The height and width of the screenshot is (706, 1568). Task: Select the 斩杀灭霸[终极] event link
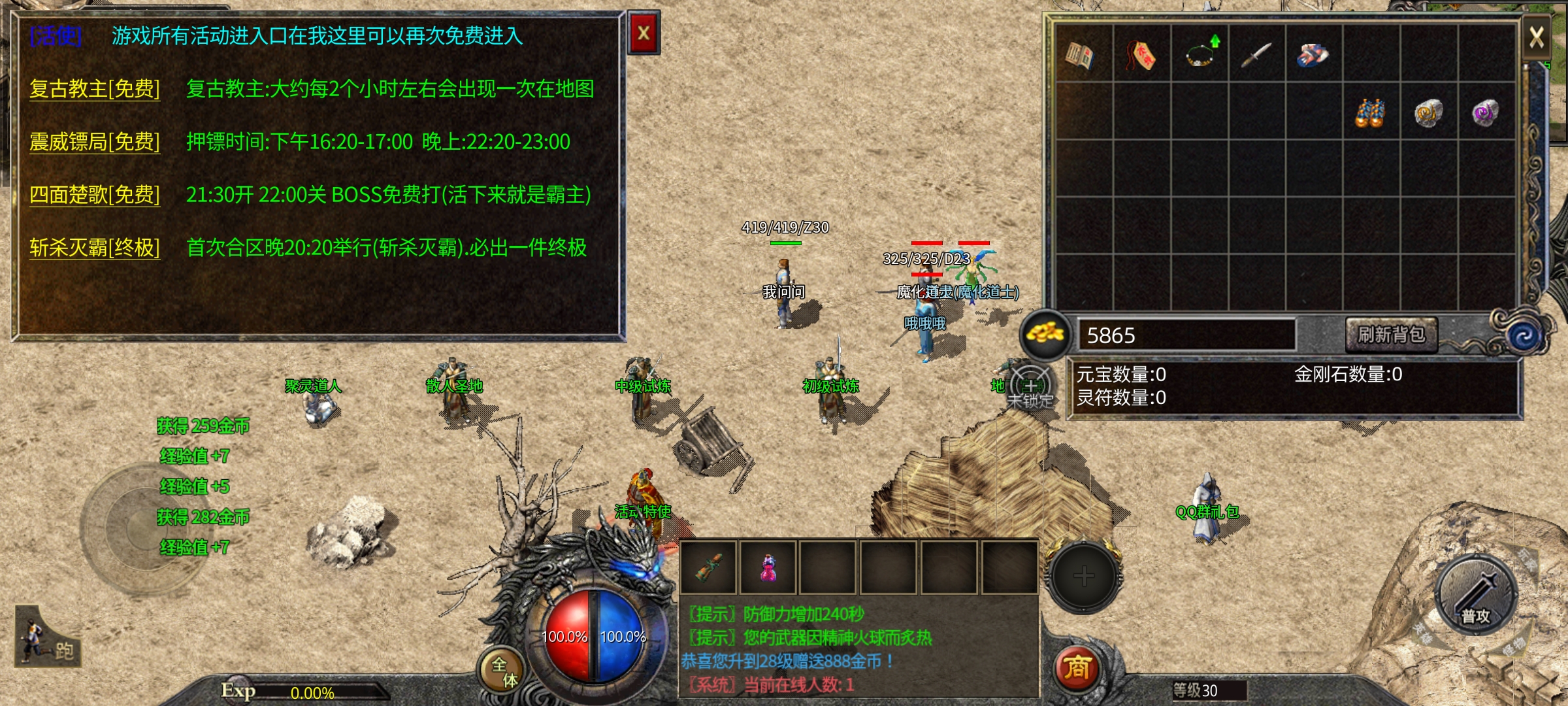(x=95, y=248)
